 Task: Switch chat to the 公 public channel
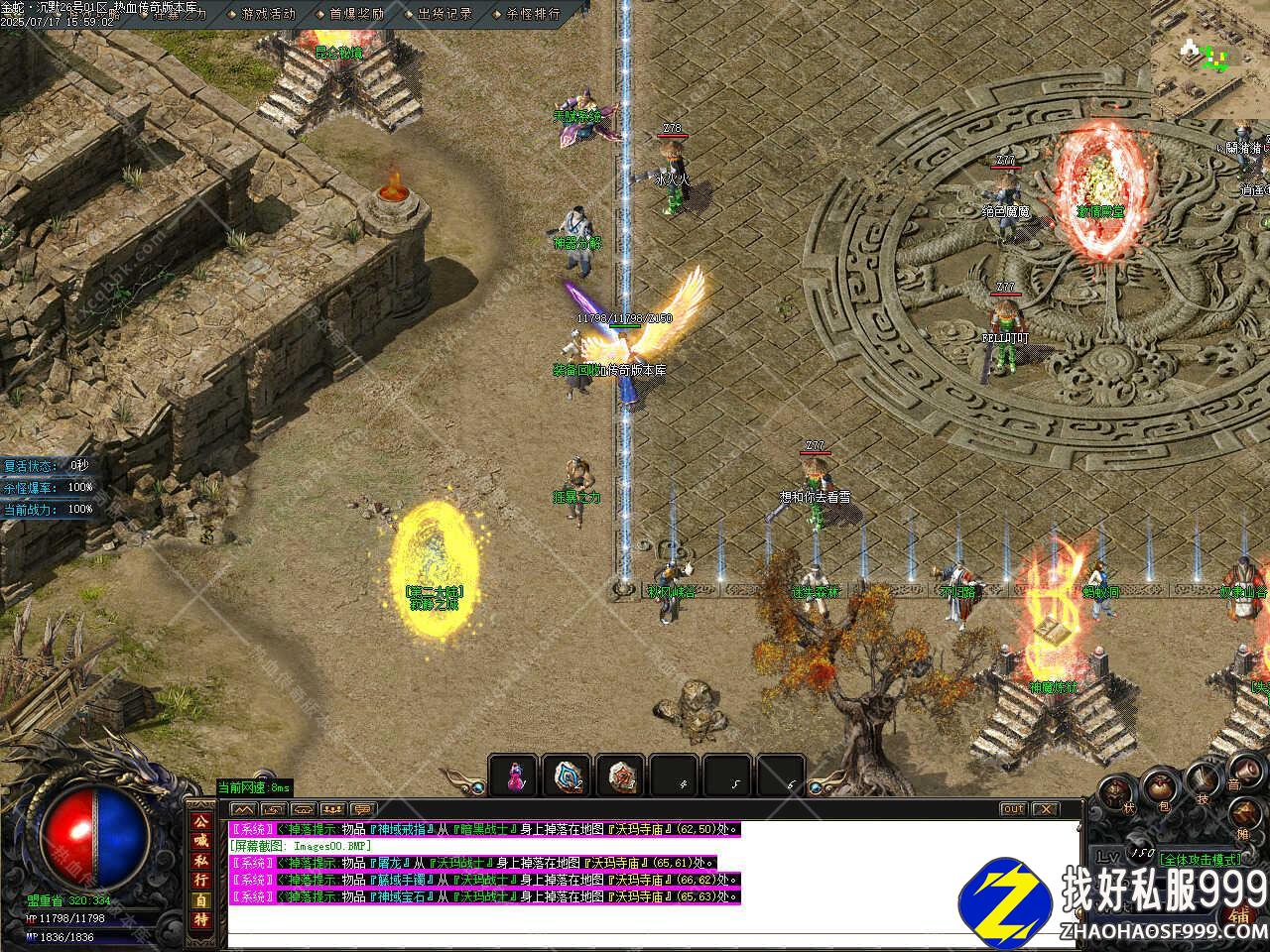[x=200, y=823]
